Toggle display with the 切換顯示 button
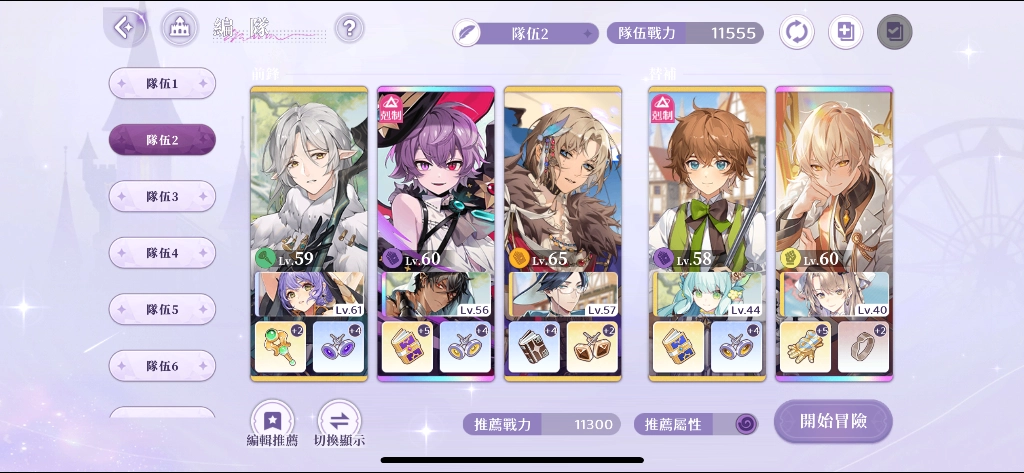The image size is (1024, 473). coord(339,424)
